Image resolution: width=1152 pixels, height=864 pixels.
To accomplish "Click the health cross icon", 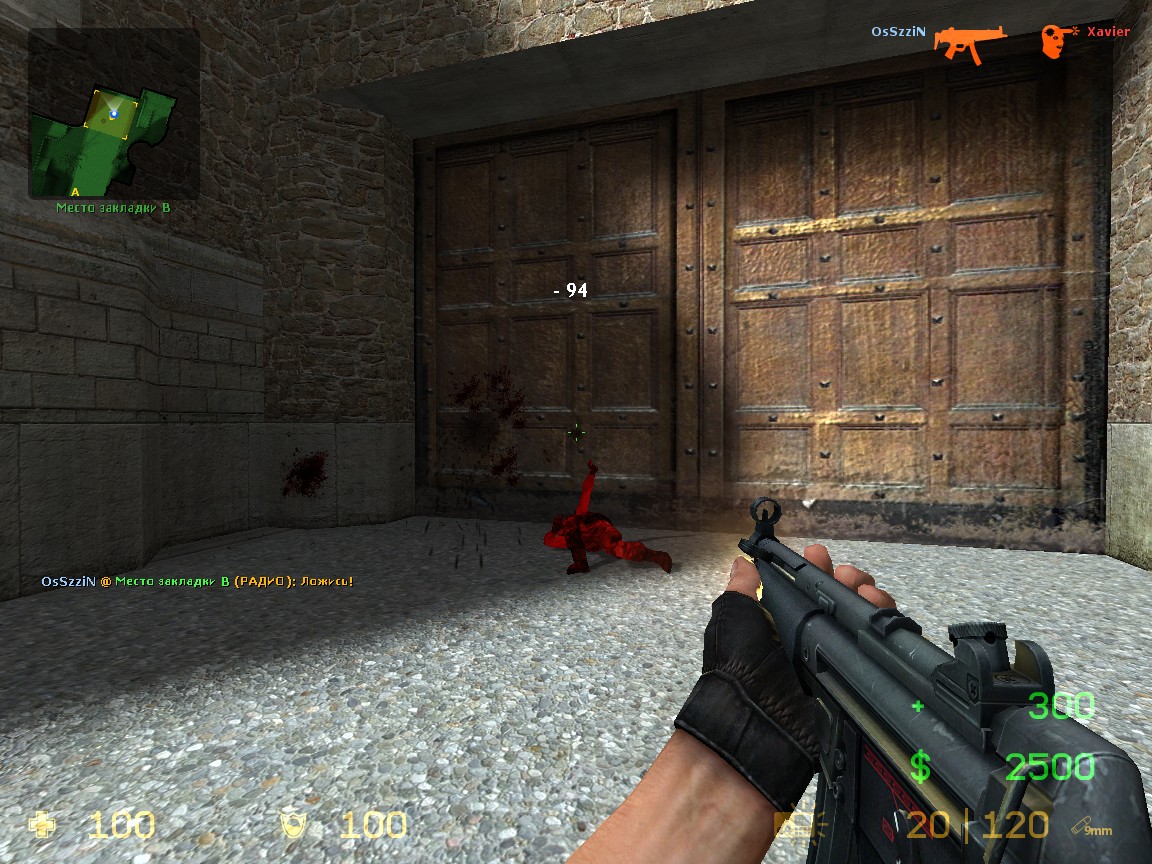I will tap(44, 825).
